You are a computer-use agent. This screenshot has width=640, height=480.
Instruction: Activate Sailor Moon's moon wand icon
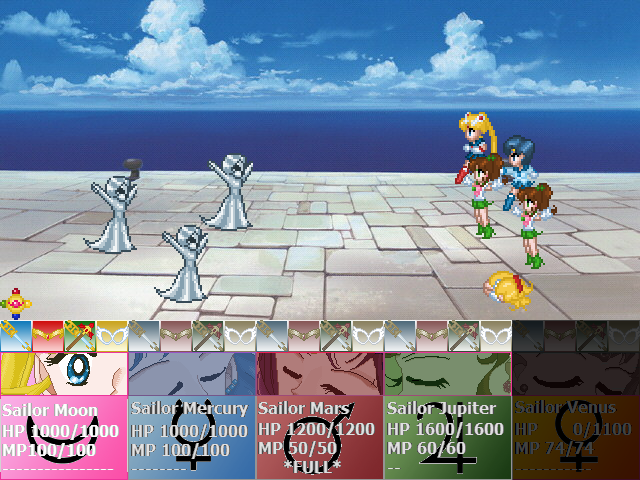pyautogui.click(x=80, y=336)
